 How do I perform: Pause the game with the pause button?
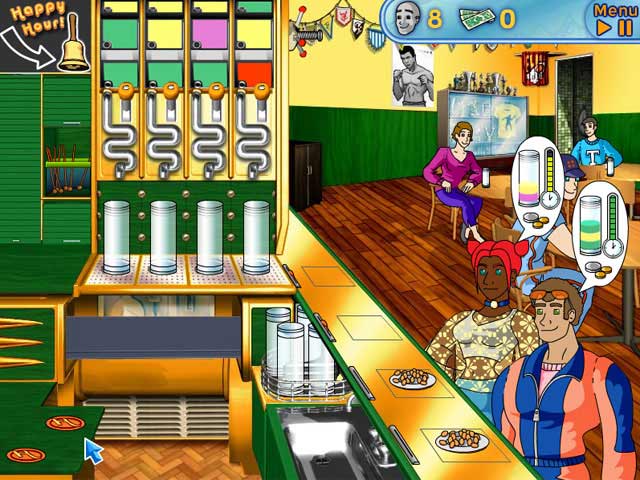[627, 29]
